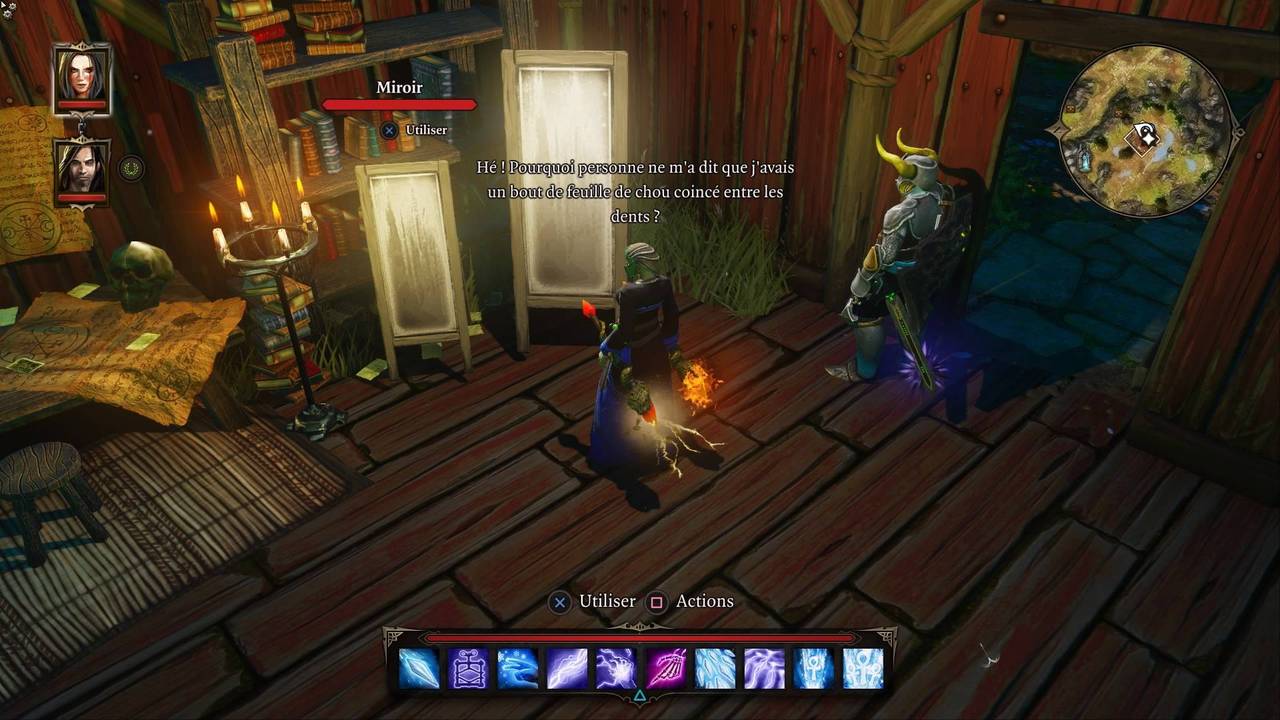Image resolution: width=1280 pixels, height=720 pixels.
Task: Use the purple totem rune skill
Action: [468, 669]
